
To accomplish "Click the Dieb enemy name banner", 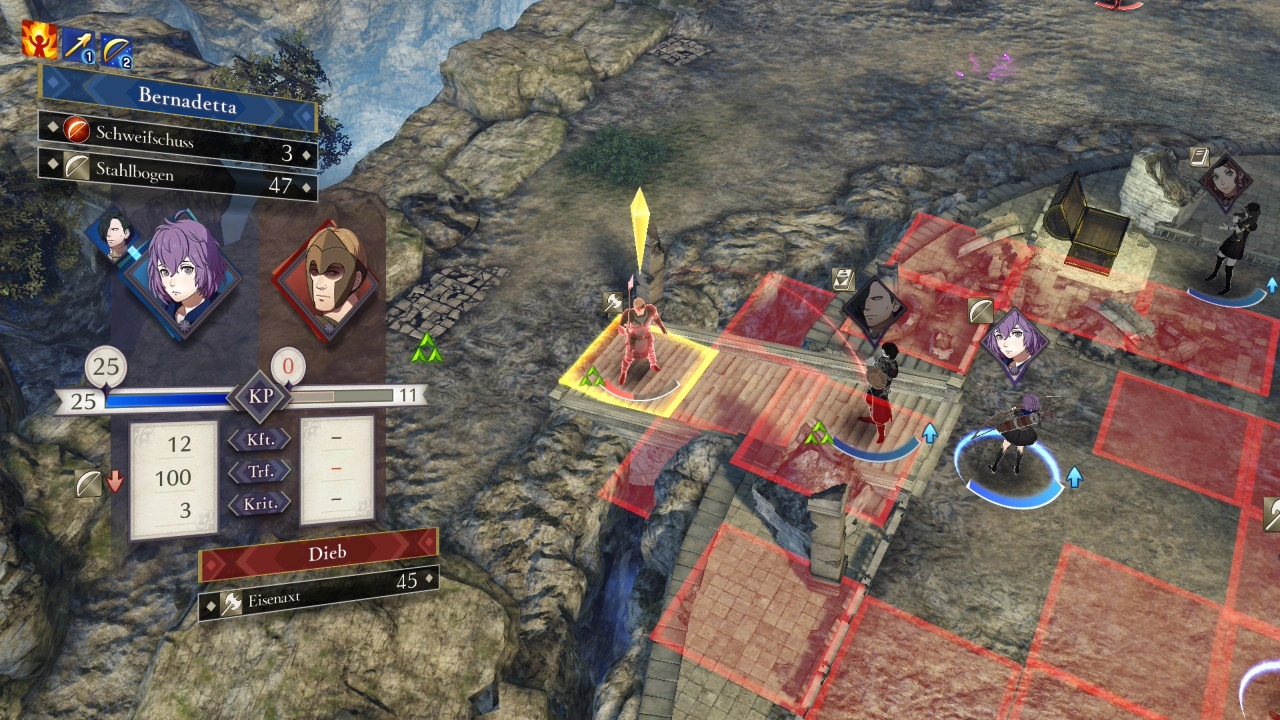I will [x=318, y=550].
